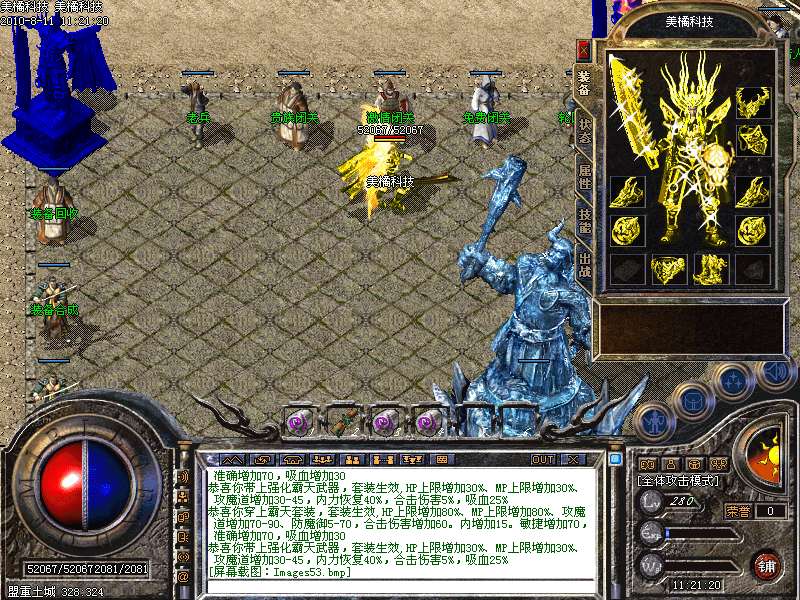Click the OUT button above the chat
The width and height of the screenshot is (800, 600).
coord(543,459)
